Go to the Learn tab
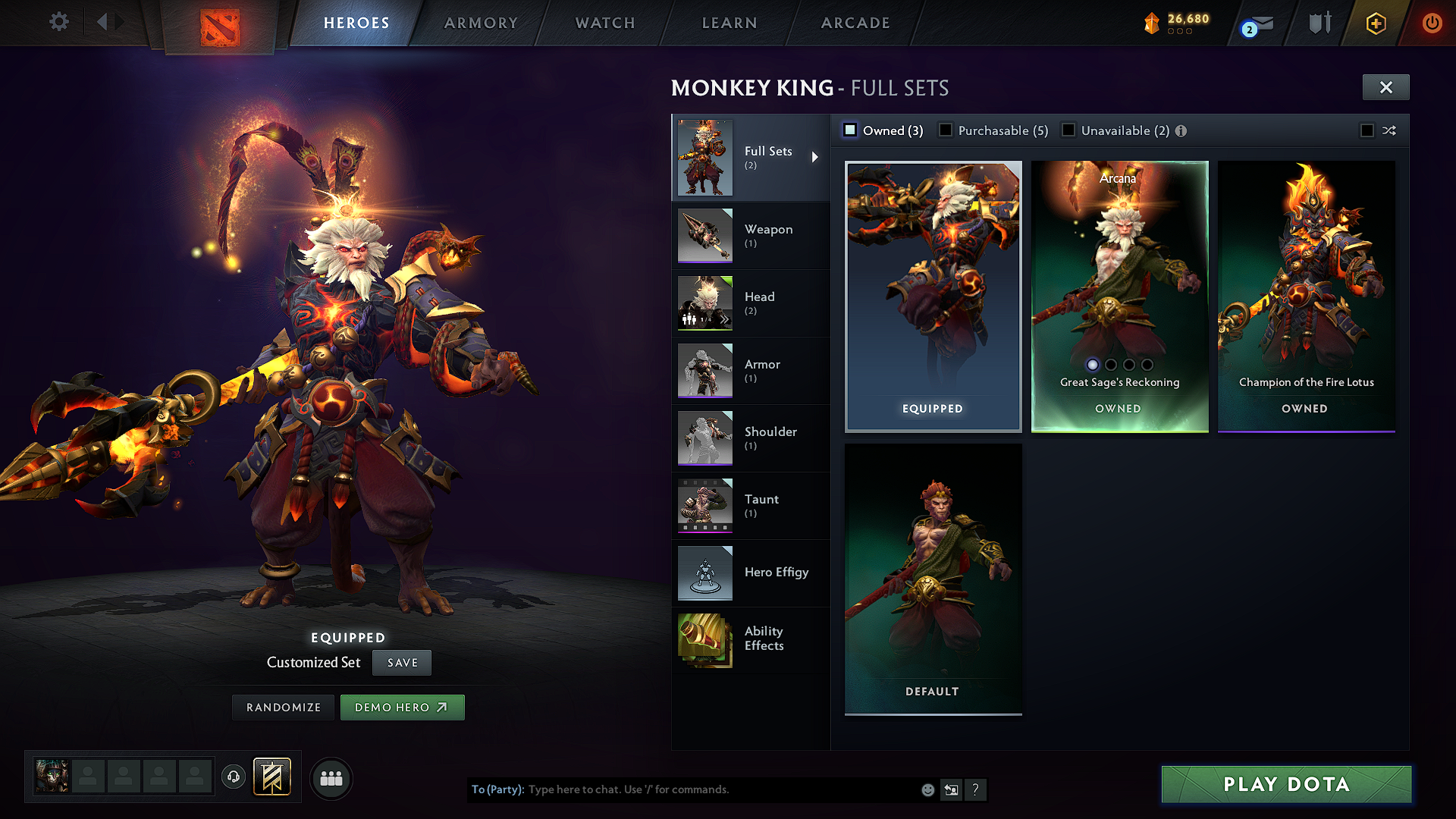The height and width of the screenshot is (819, 1456). click(730, 23)
